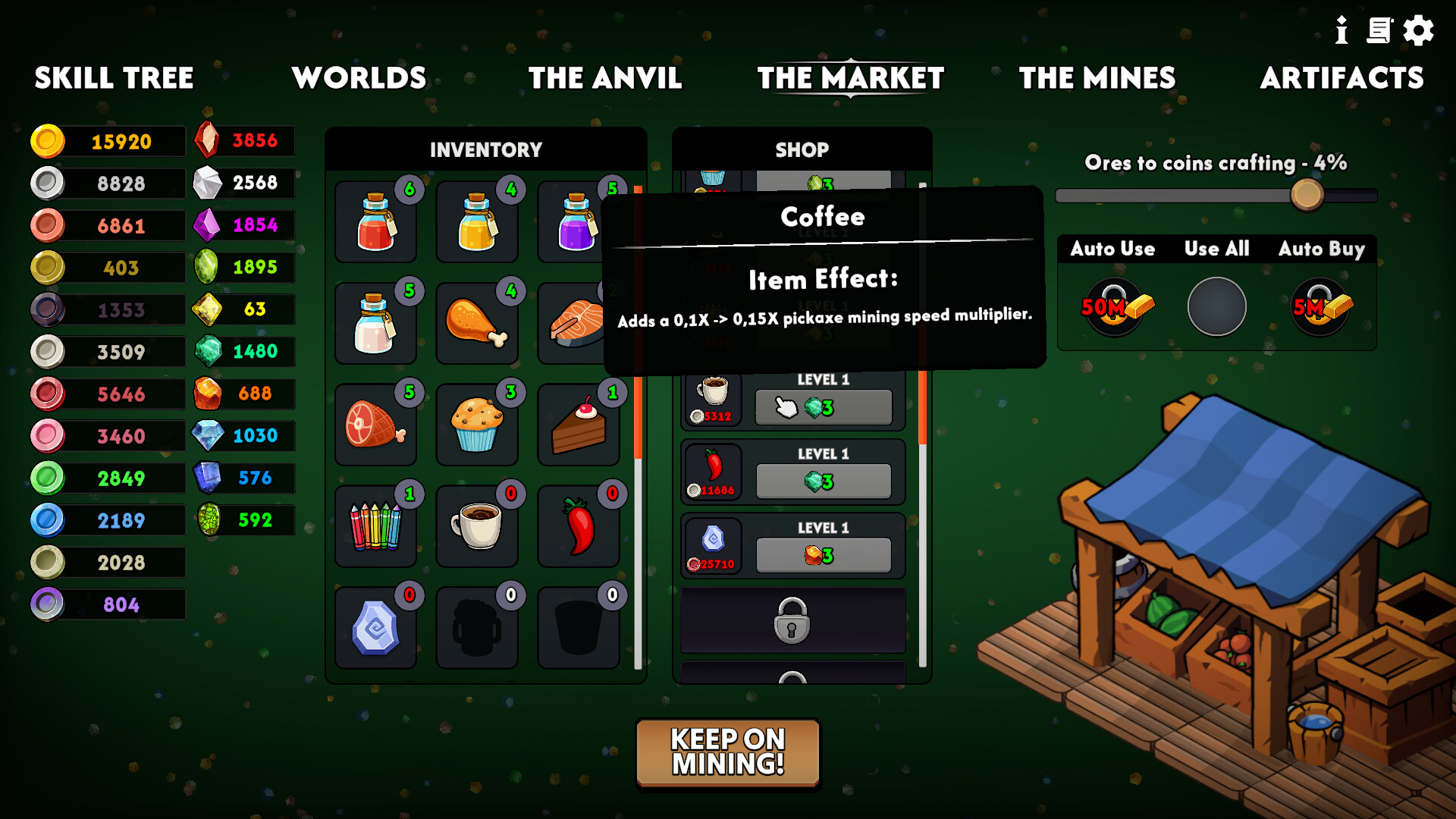The image size is (1456, 819).
Task: Enable the Use All toggle
Action: pos(1216,305)
